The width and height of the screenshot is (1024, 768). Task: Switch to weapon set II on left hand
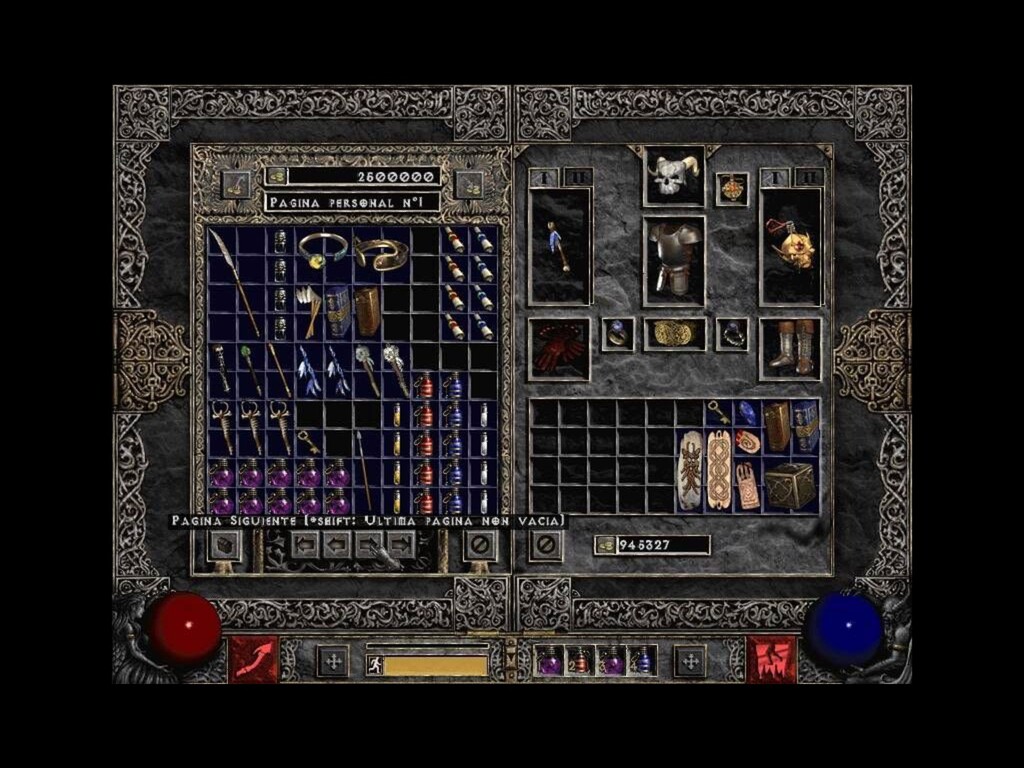tap(578, 177)
